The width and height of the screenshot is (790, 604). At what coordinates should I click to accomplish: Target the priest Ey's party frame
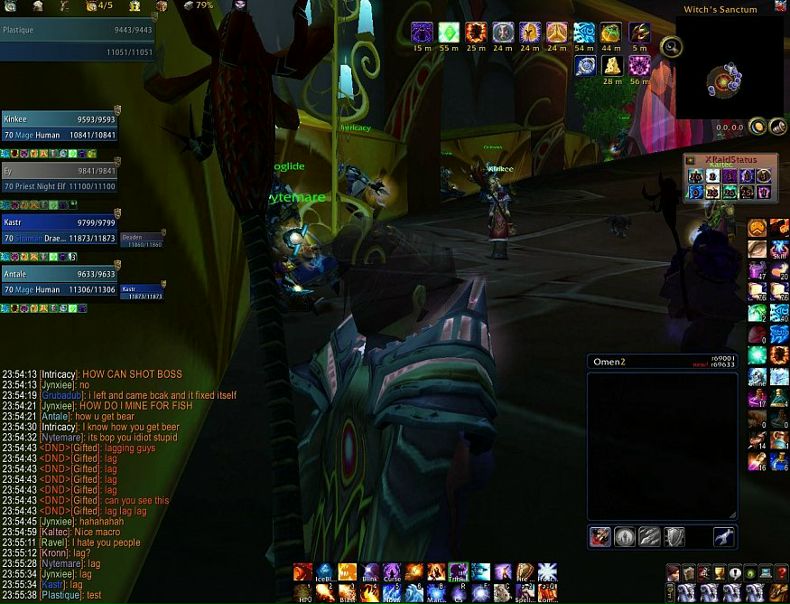pos(58,177)
